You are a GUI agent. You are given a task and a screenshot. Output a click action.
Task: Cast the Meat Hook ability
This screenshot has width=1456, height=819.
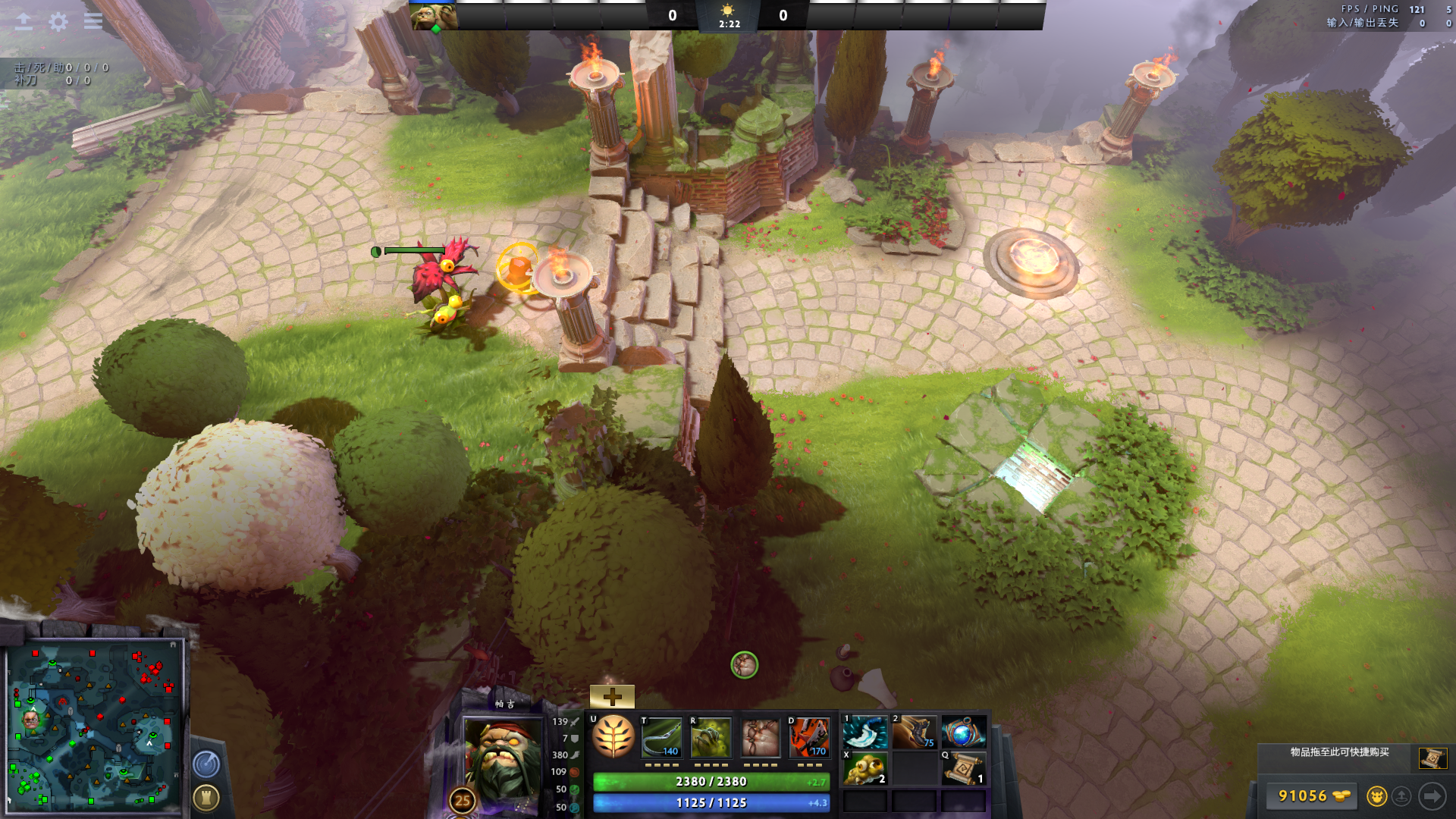tap(662, 738)
